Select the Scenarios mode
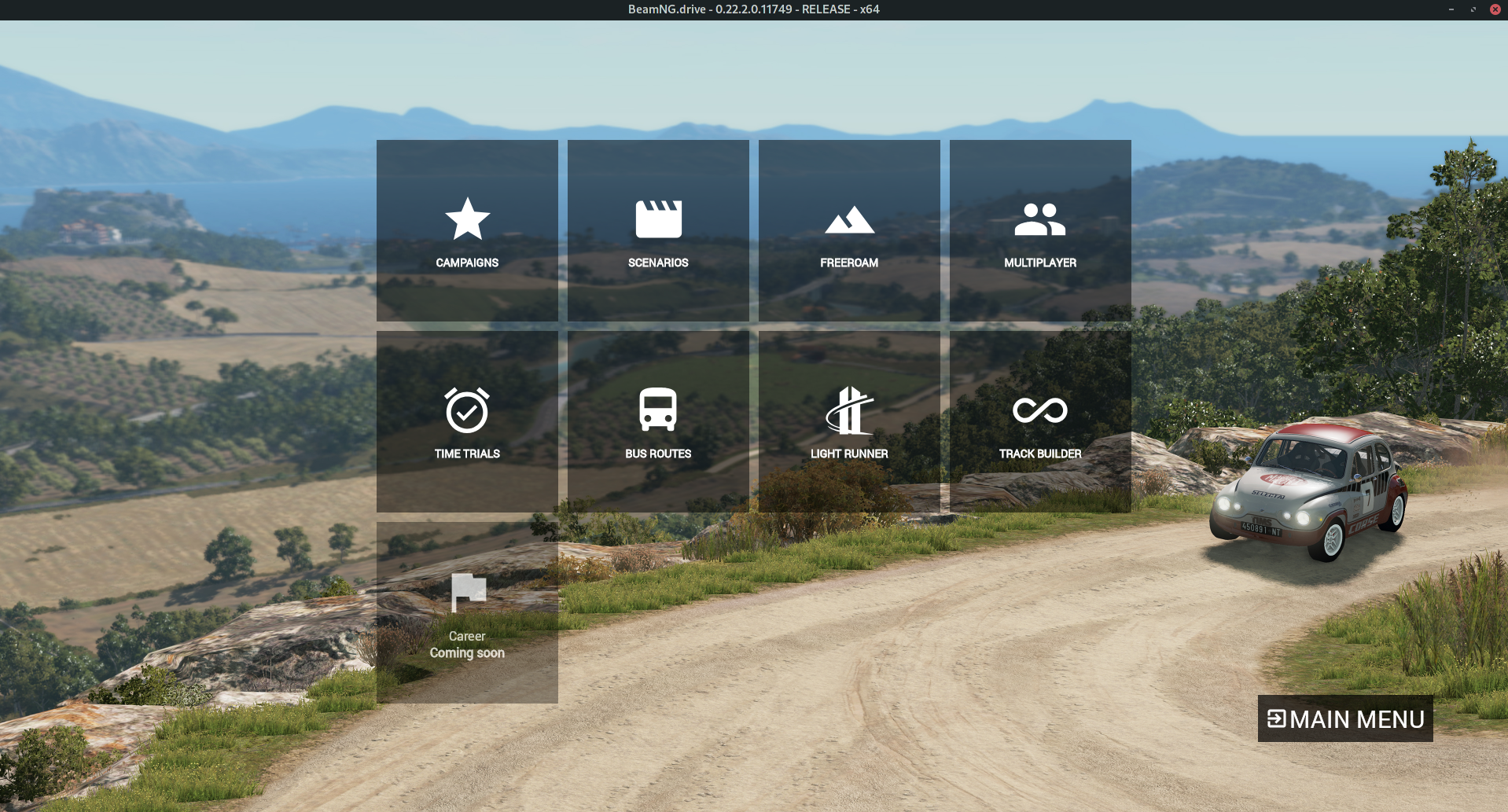 pyautogui.click(x=658, y=230)
